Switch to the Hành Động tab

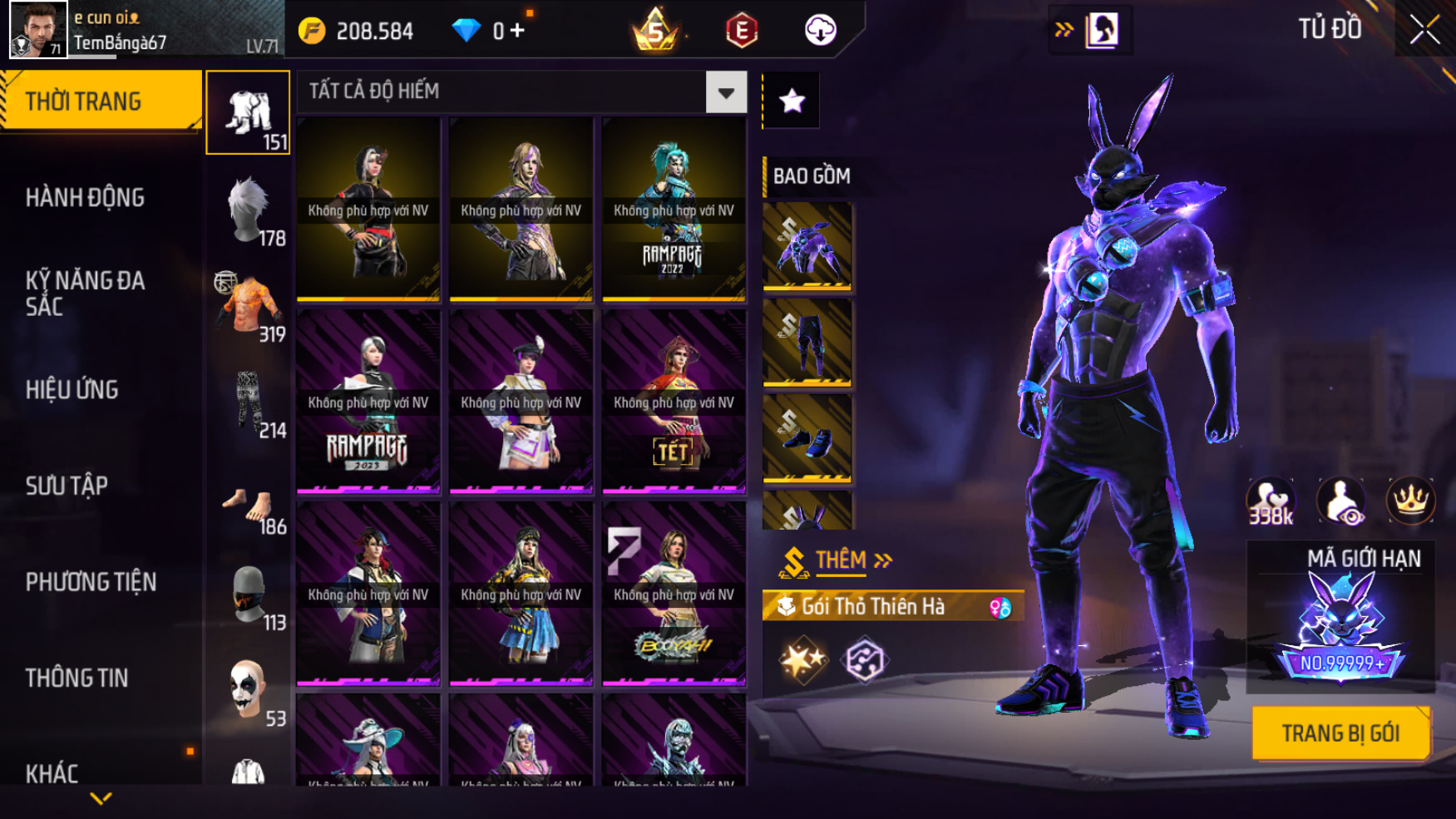tap(85, 198)
